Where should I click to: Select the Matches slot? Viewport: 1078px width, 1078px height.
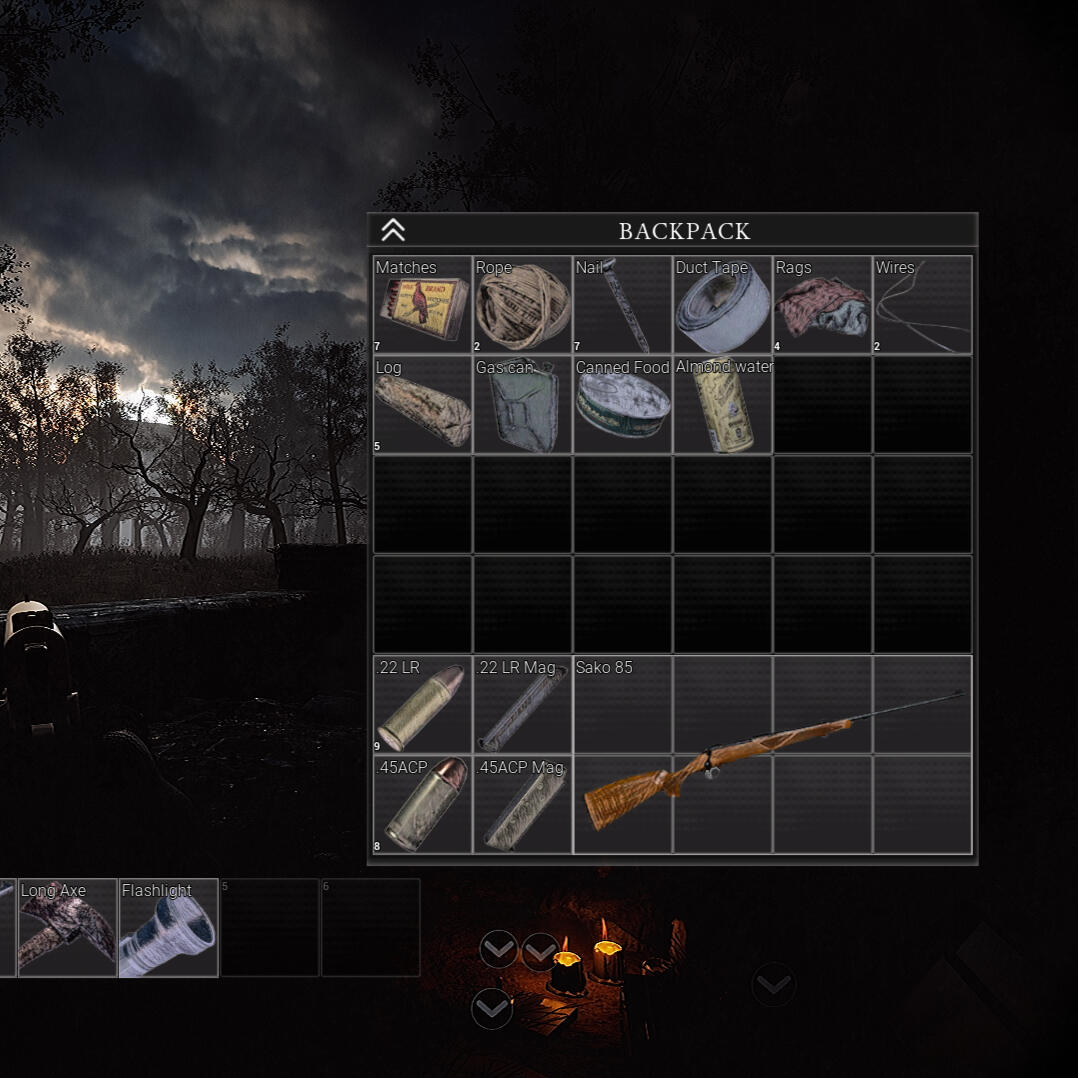[x=422, y=305]
